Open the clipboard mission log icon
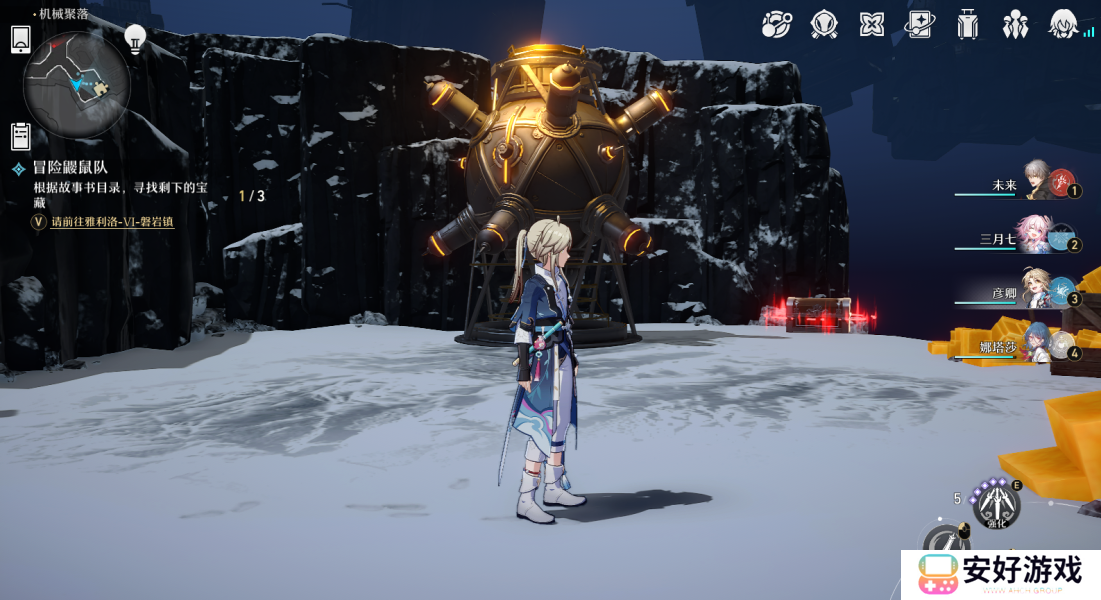Image resolution: width=1101 pixels, height=600 pixels. click(x=21, y=136)
